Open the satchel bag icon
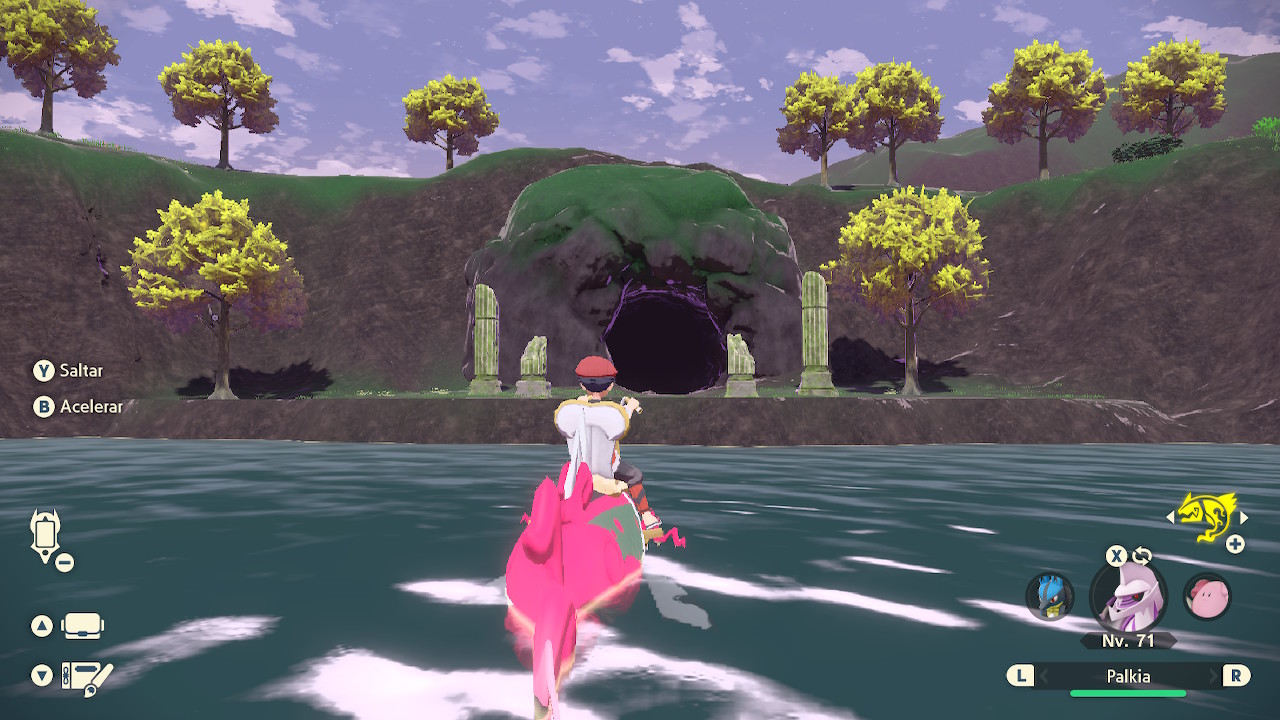This screenshot has width=1280, height=720. coord(82,627)
